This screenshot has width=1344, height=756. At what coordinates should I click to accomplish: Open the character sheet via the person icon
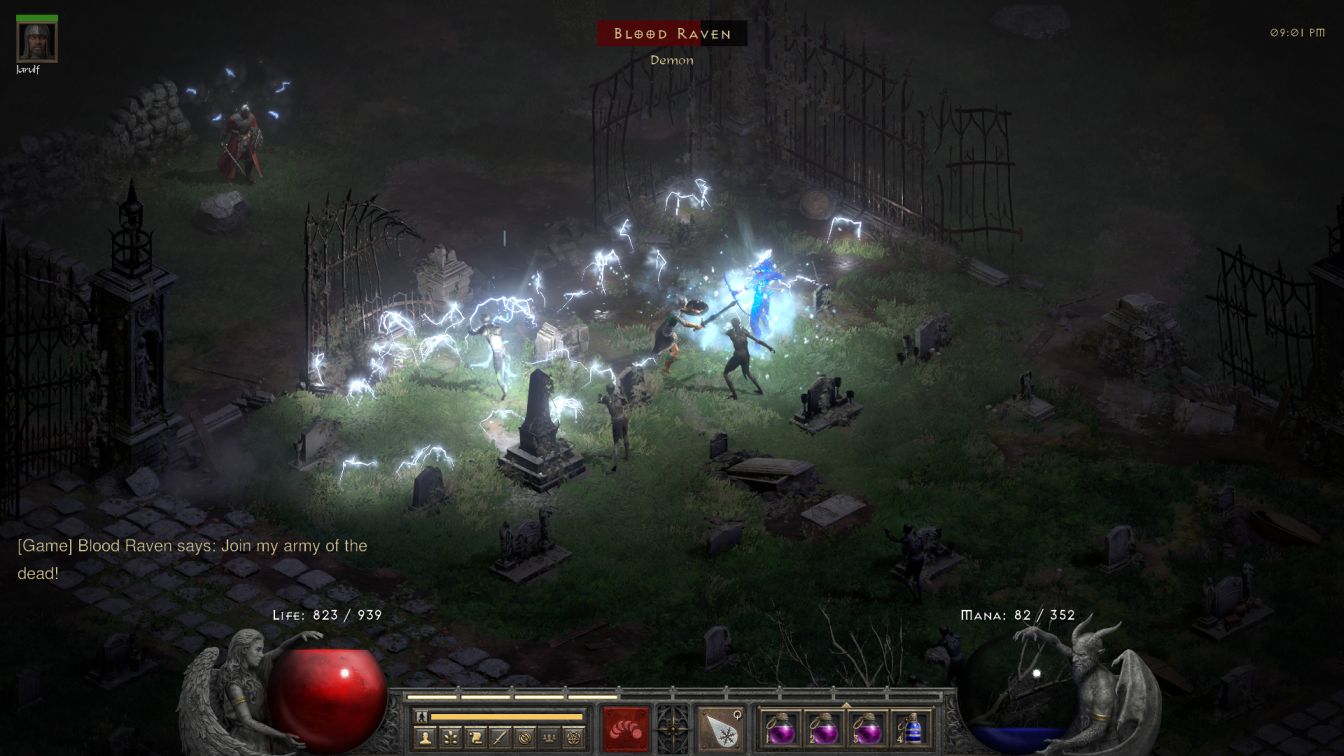pos(426,739)
